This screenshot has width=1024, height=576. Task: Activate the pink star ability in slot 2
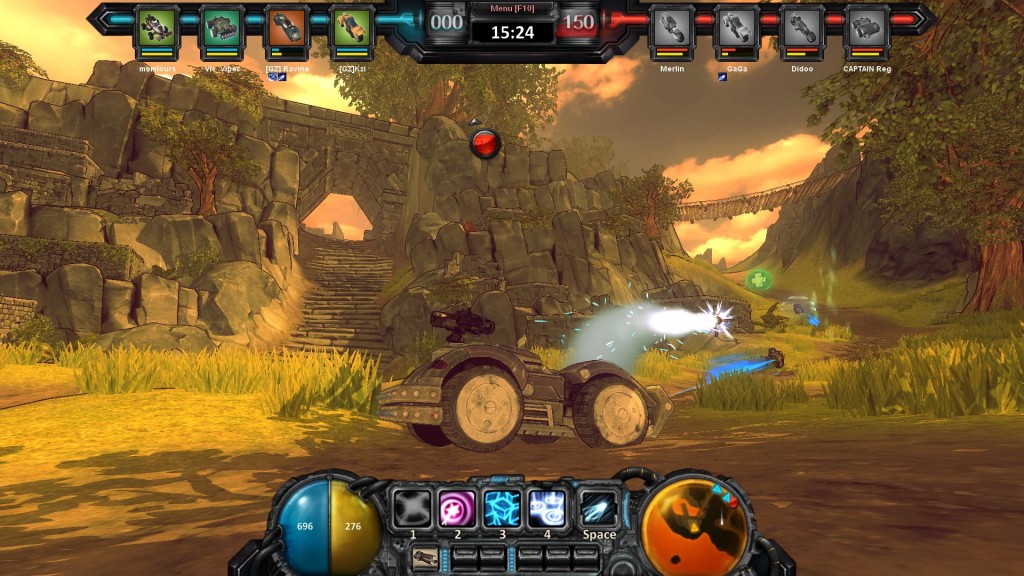pos(457,508)
